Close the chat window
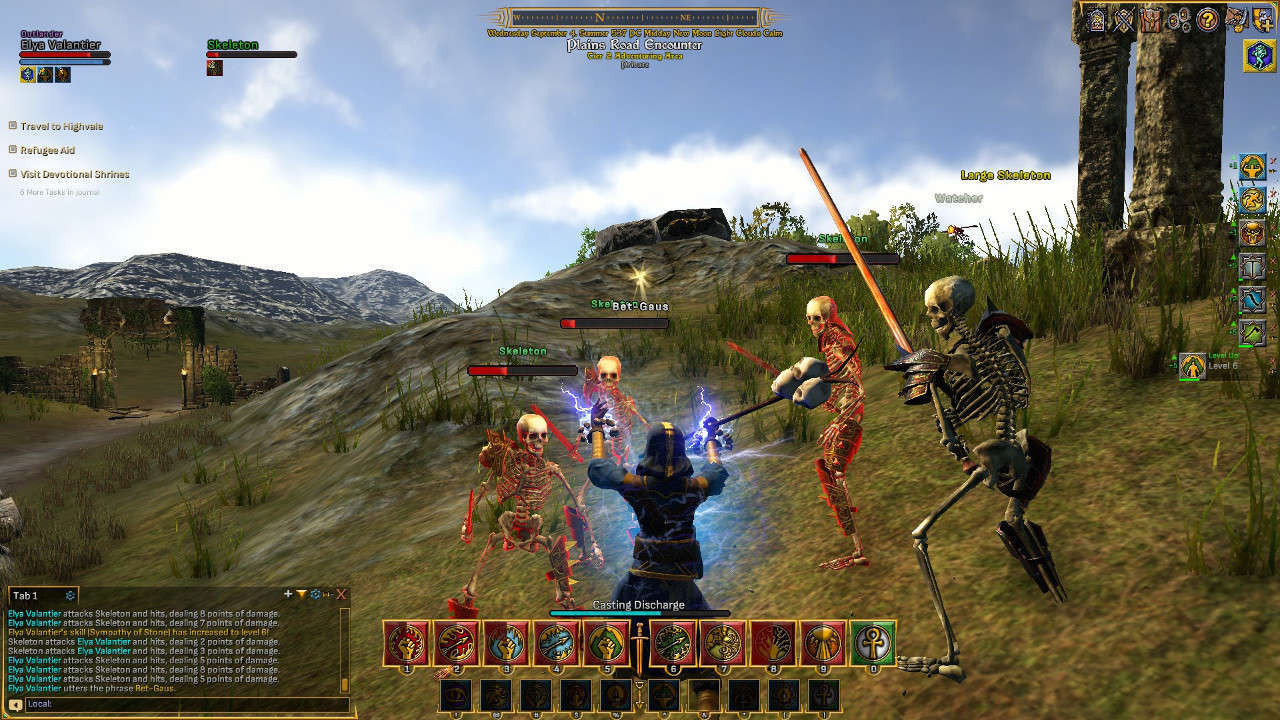The height and width of the screenshot is (720, 1280). click(341, 594)
